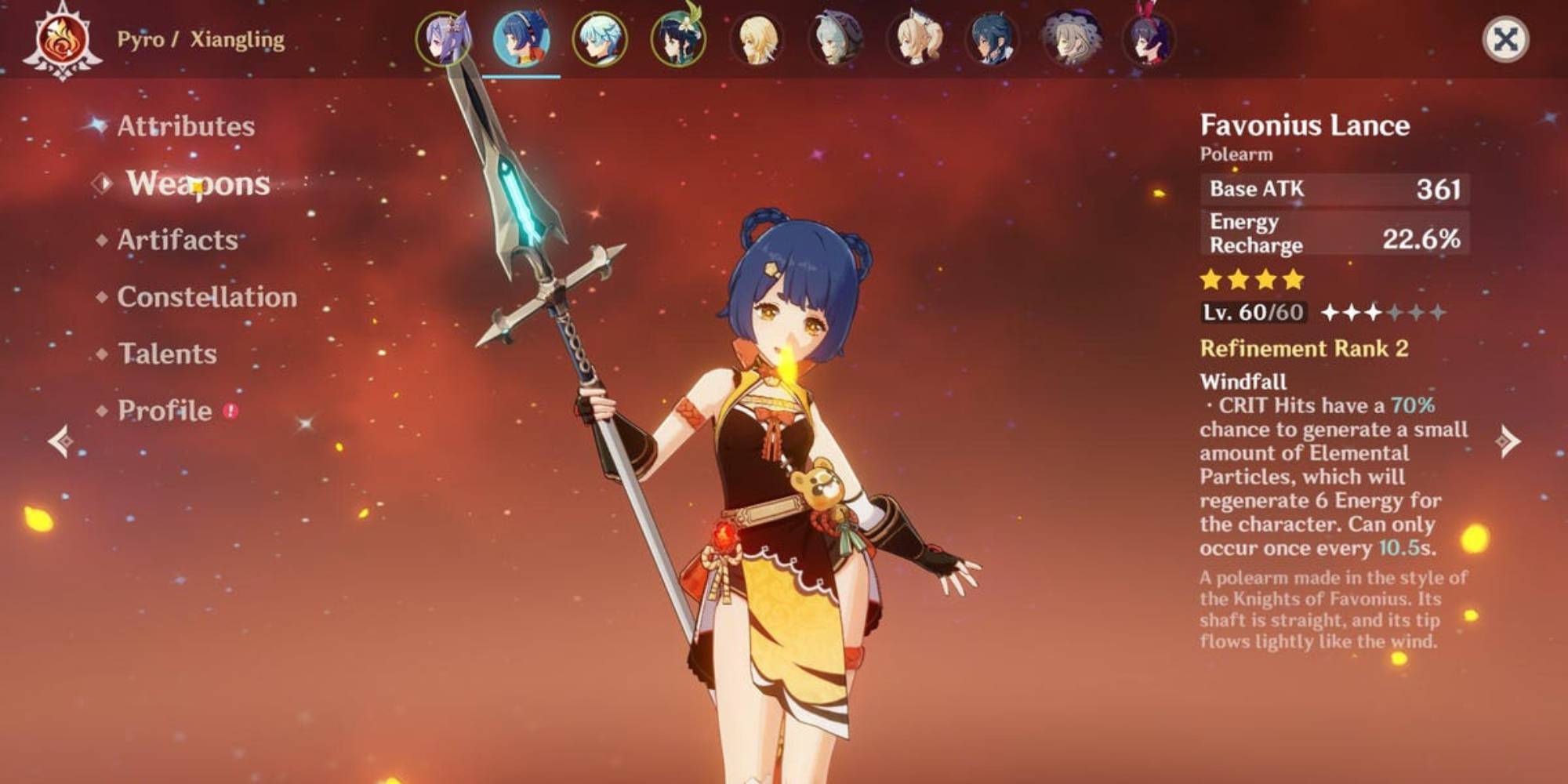Switch to the next character with right arrow
The height and width of the screenshot is (784, 1568).
(1508, 441)
